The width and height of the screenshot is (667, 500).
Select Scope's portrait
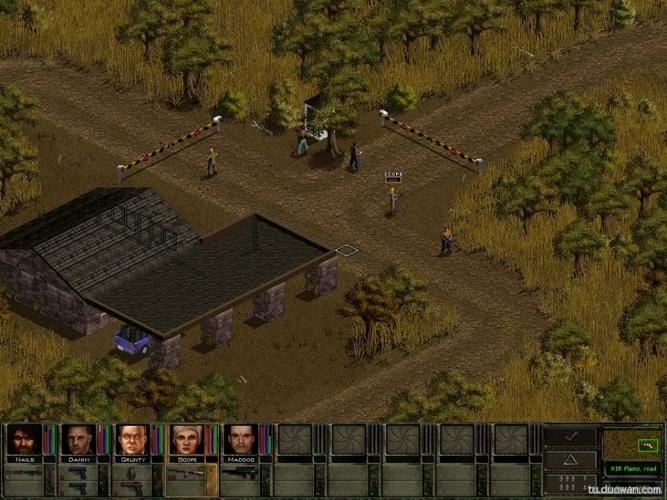coord(187,439)
